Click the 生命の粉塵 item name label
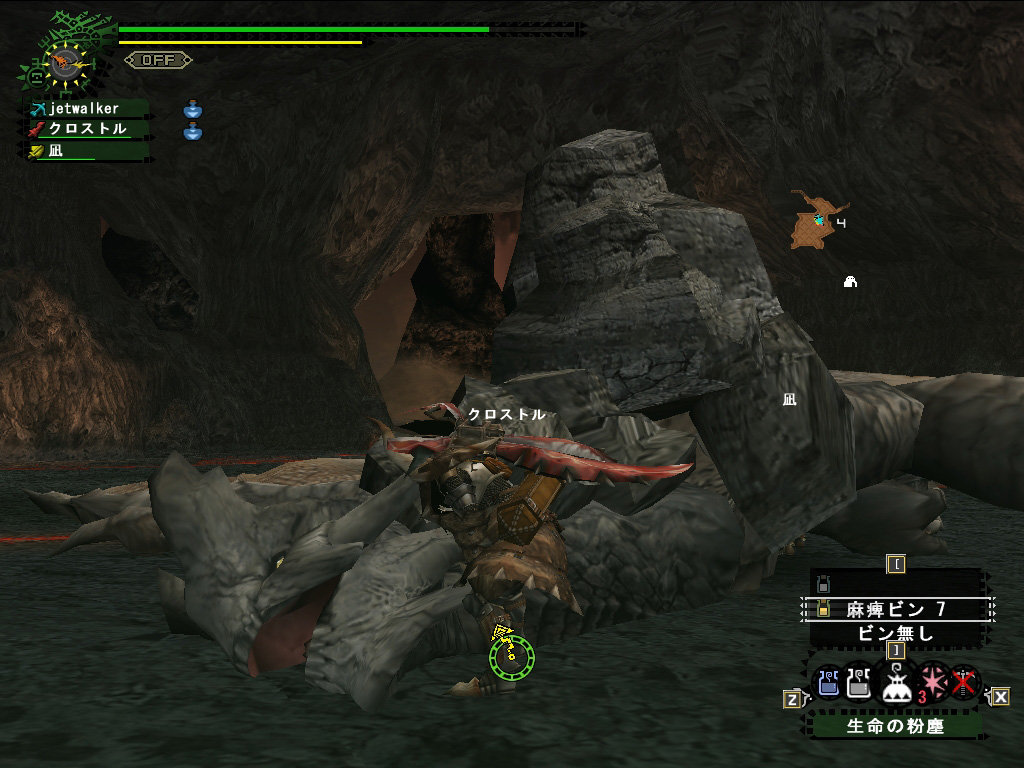 895,726
